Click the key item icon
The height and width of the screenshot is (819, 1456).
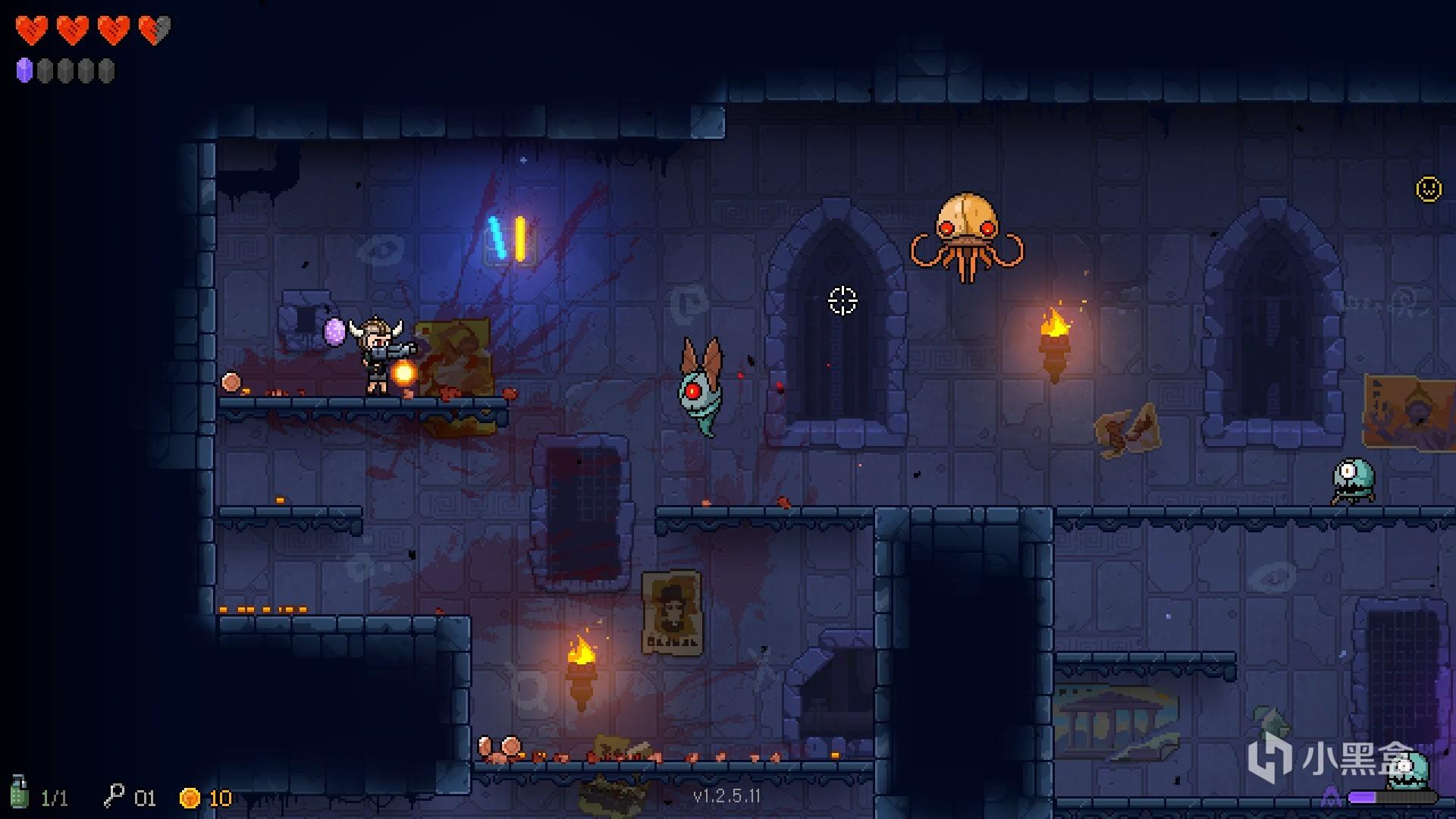tap(114, 795)
